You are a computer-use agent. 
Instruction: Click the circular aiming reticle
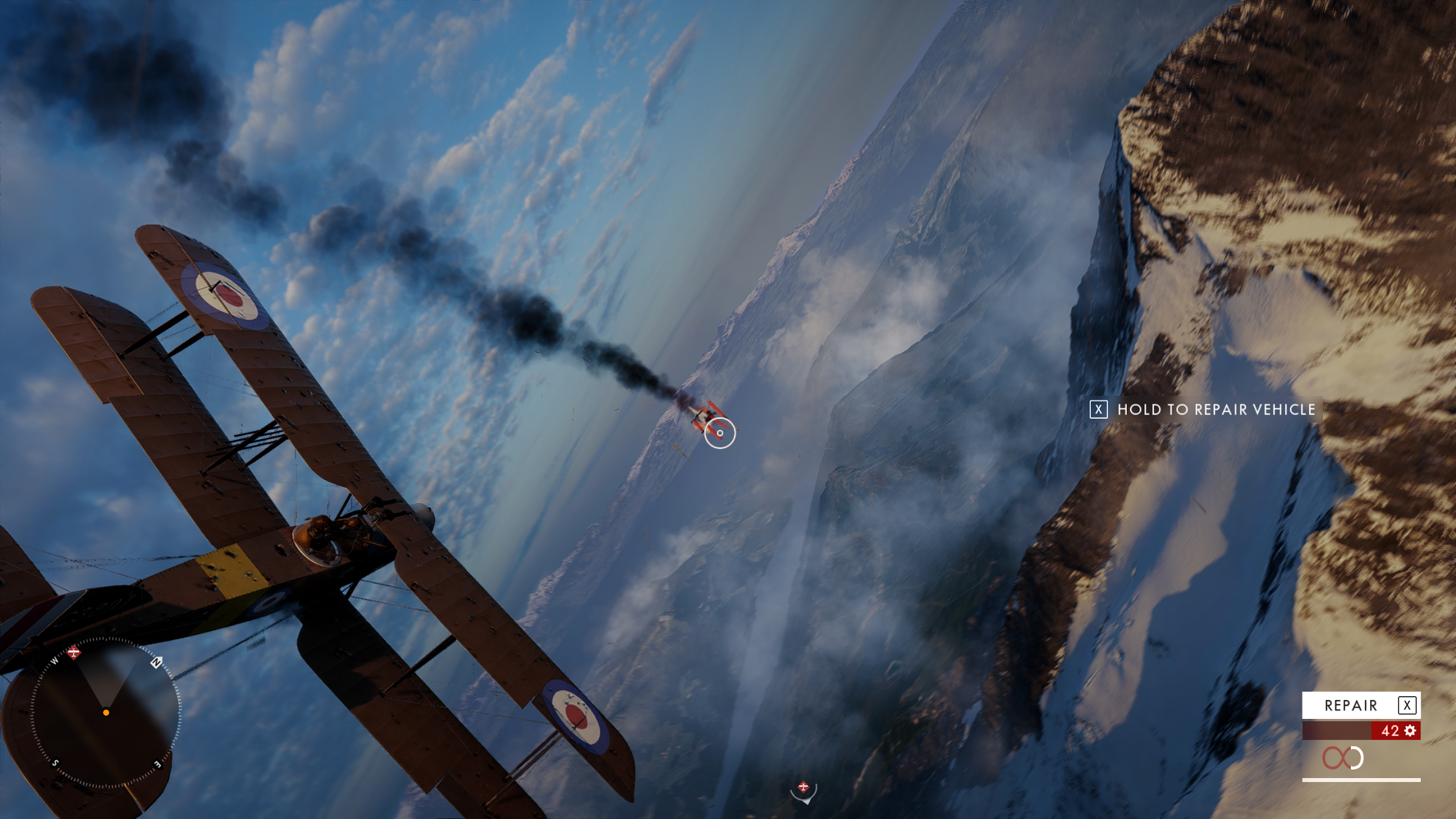coord(720,433)
